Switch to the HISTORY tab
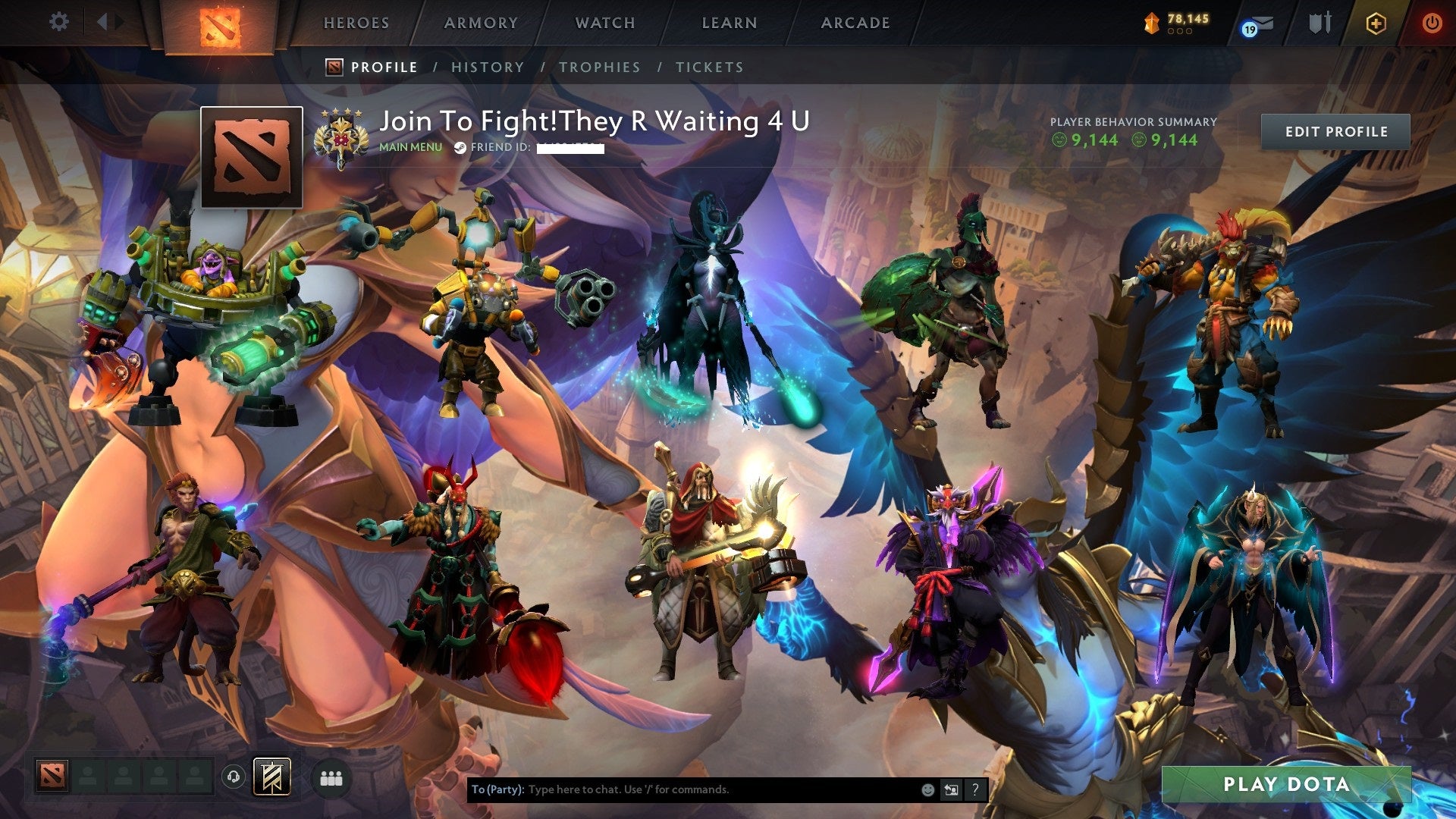The image size is (1456, 819). [487, 67]
